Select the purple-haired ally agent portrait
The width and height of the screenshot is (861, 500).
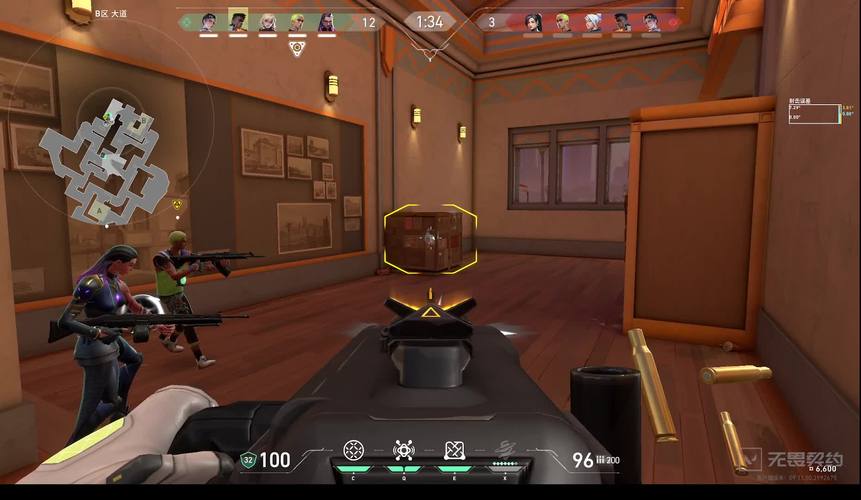tap(327, 22)
